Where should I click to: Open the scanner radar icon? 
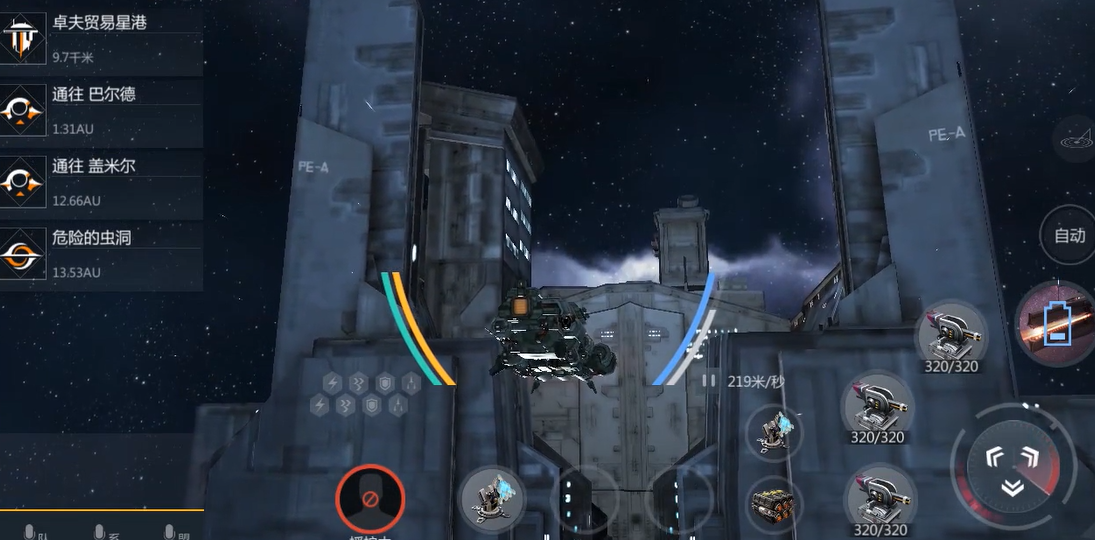pos(1075,137)
